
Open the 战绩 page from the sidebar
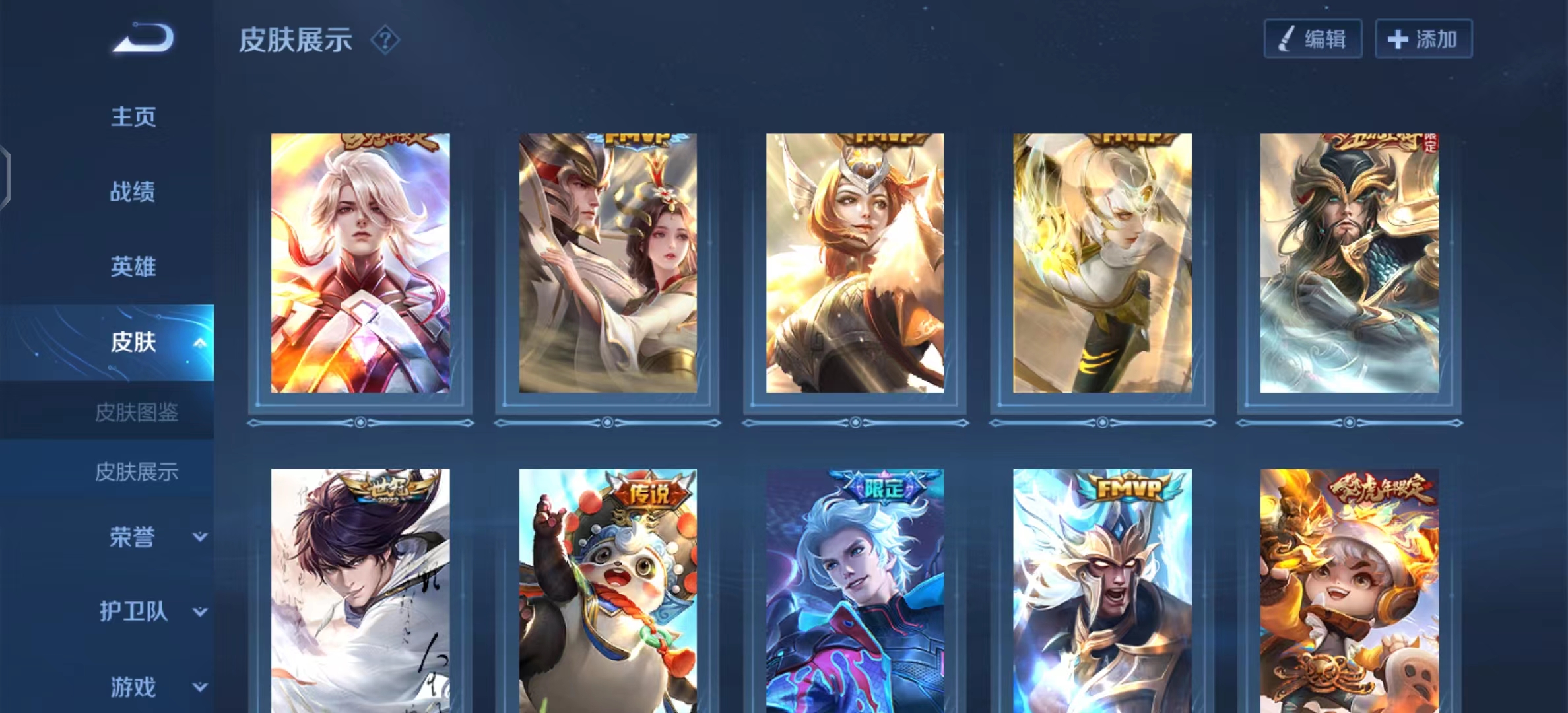[x=133, y=191]
